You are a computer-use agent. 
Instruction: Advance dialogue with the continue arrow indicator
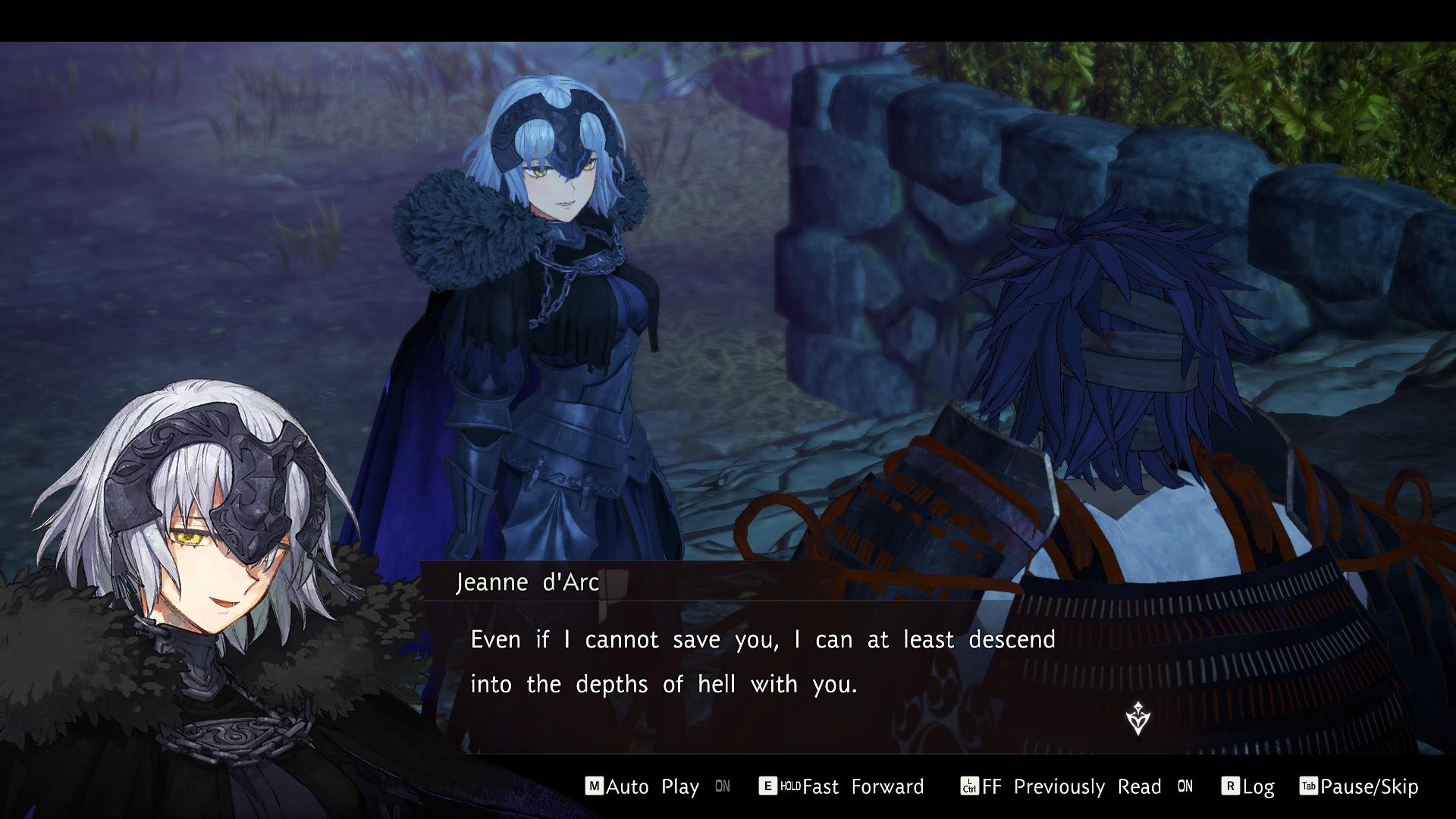(x=1137, y=717)
